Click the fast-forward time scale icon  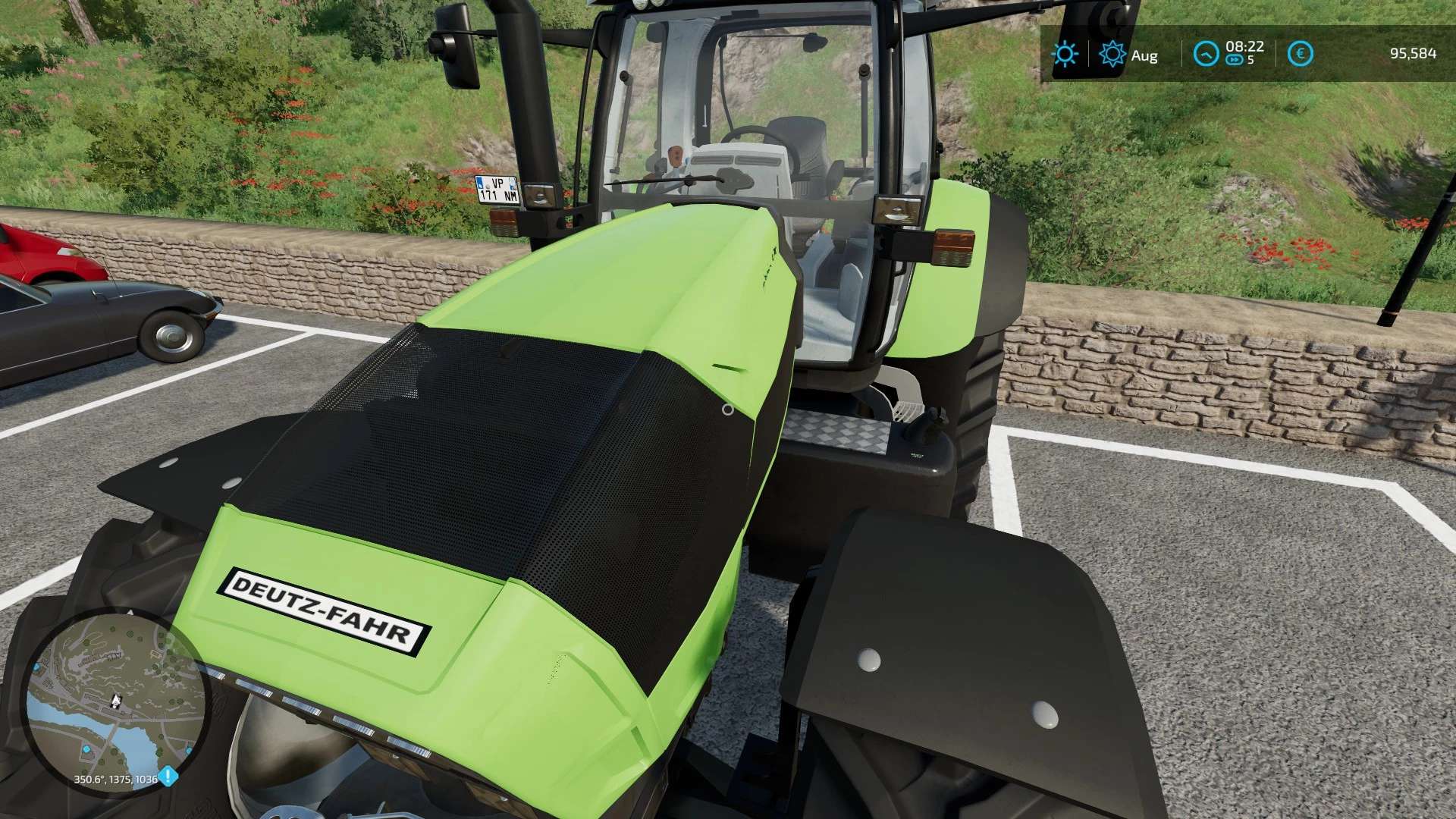click(x=1235, y=60)
